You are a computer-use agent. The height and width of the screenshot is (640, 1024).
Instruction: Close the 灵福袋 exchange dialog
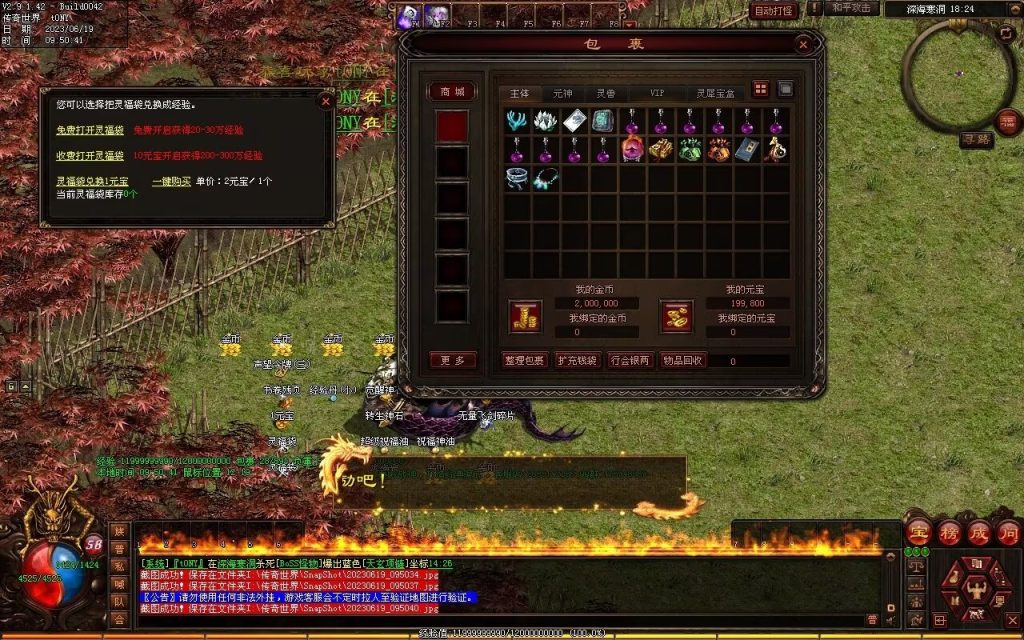pos(324,100)
